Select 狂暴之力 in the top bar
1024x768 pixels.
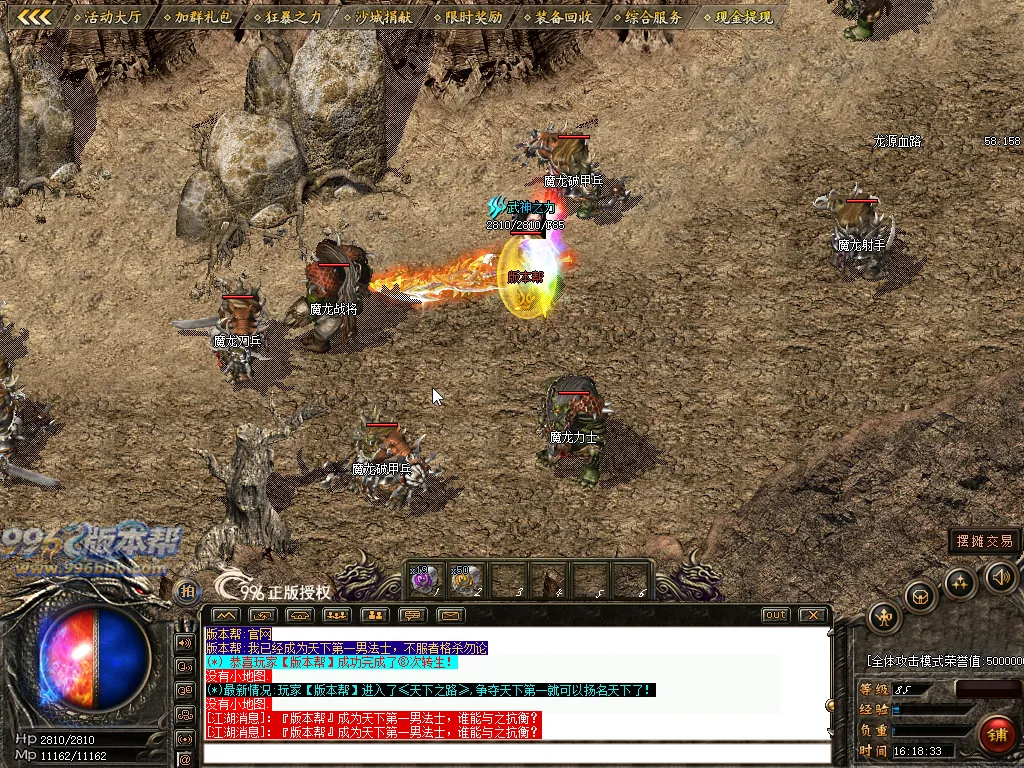pos(286,17)
